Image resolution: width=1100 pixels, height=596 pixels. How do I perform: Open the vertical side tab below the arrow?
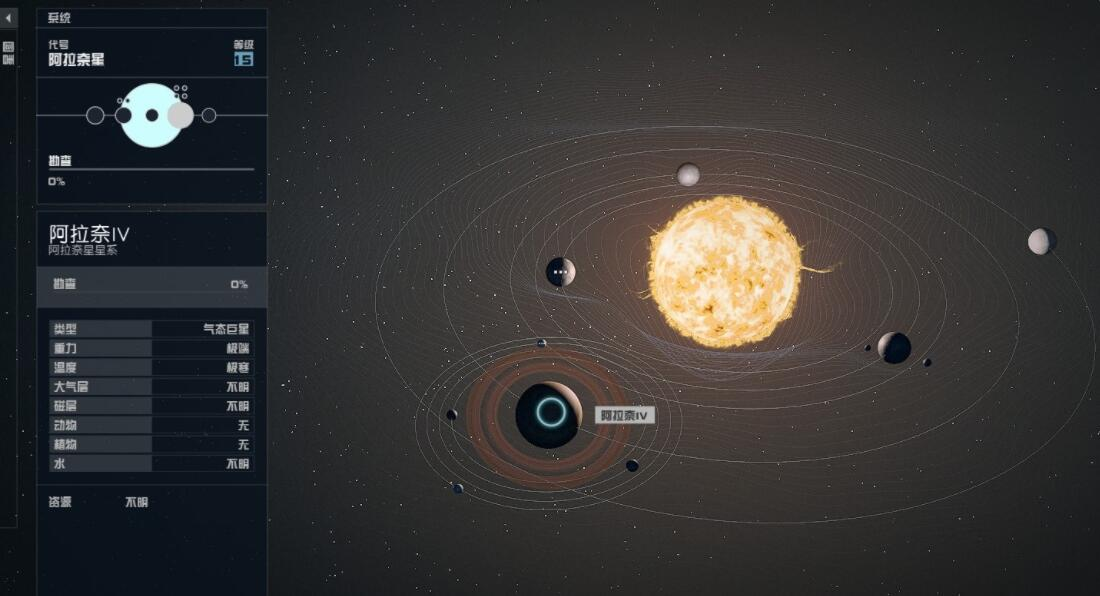(x=8, y=53)
